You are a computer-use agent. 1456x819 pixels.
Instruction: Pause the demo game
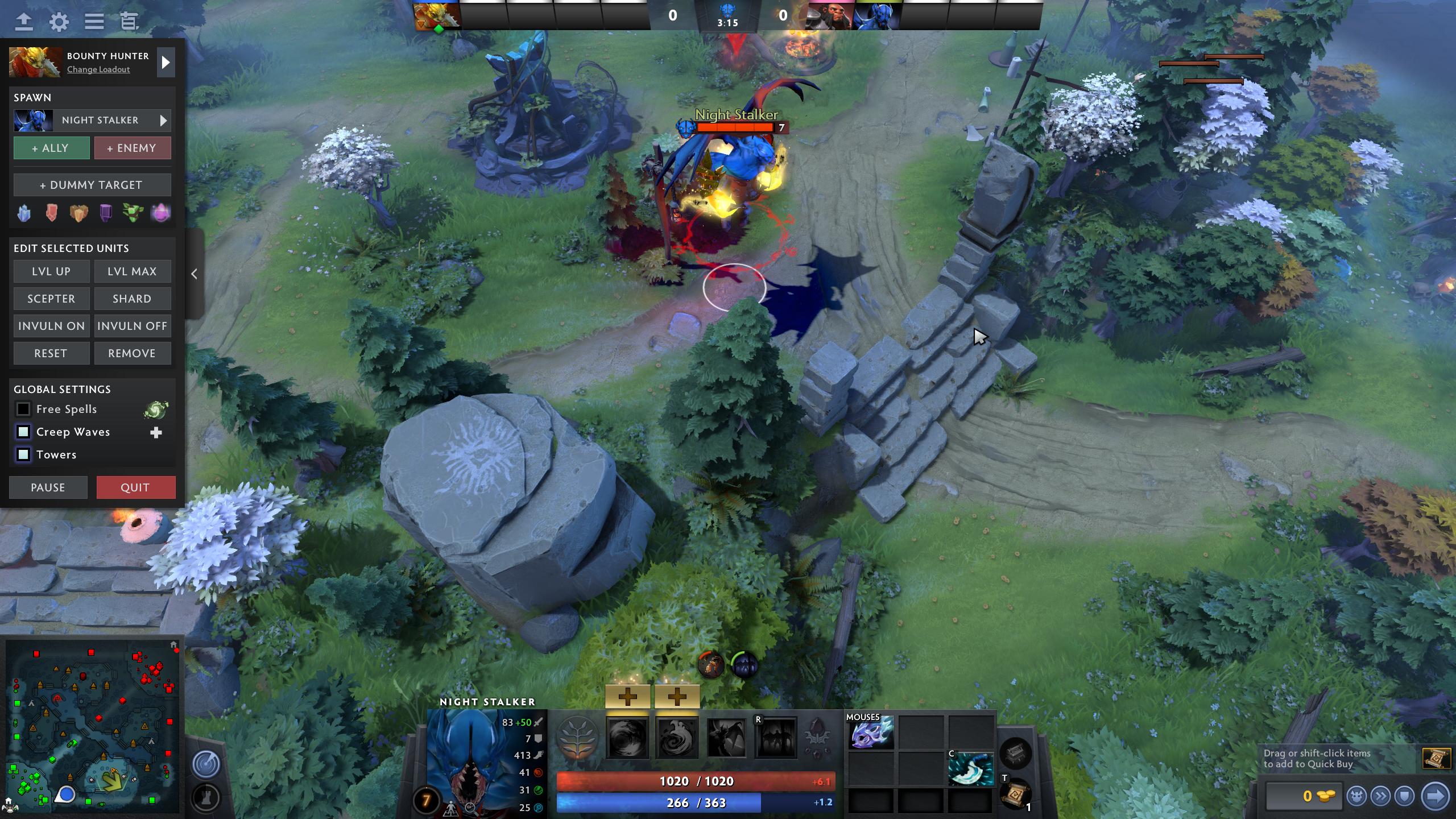pyautogui.click(x=48, y=487)
